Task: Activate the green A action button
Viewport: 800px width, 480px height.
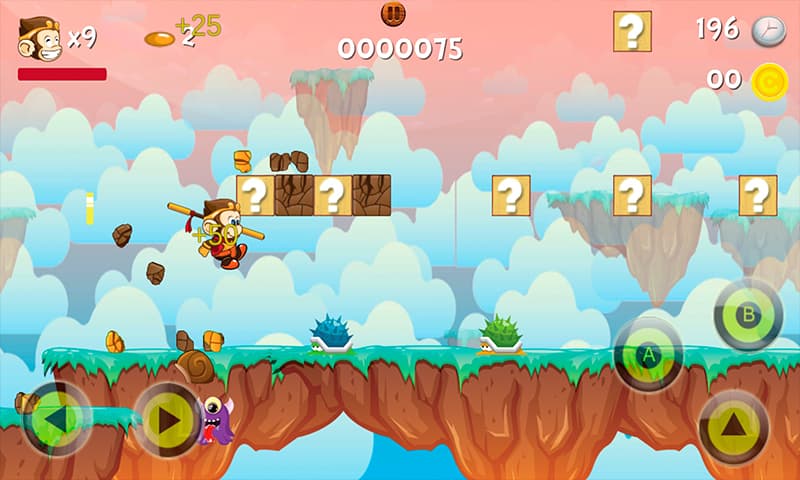Action: [x=648, y=354]
